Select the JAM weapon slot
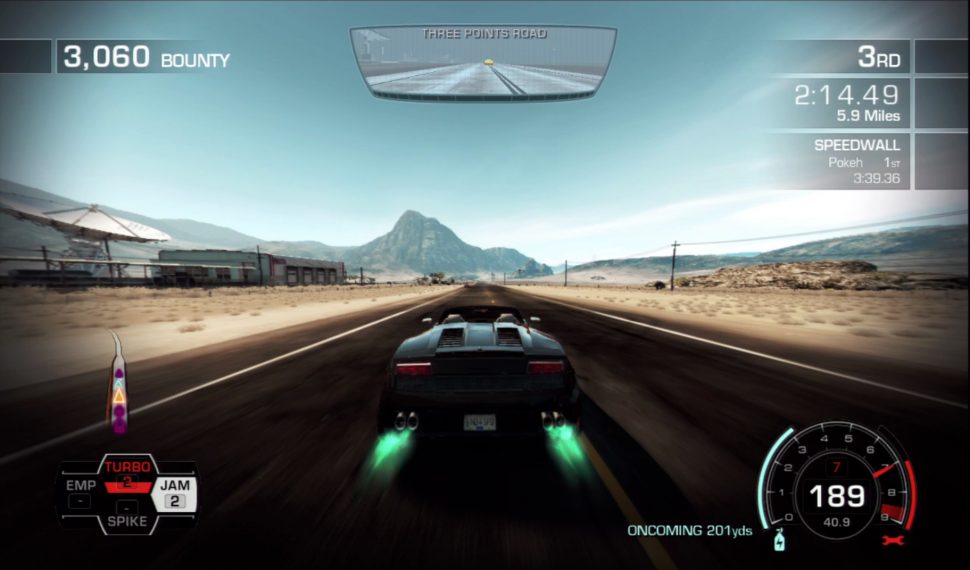Image resolution: width=970 pixels, height=570 pixels. coord(175,492)
